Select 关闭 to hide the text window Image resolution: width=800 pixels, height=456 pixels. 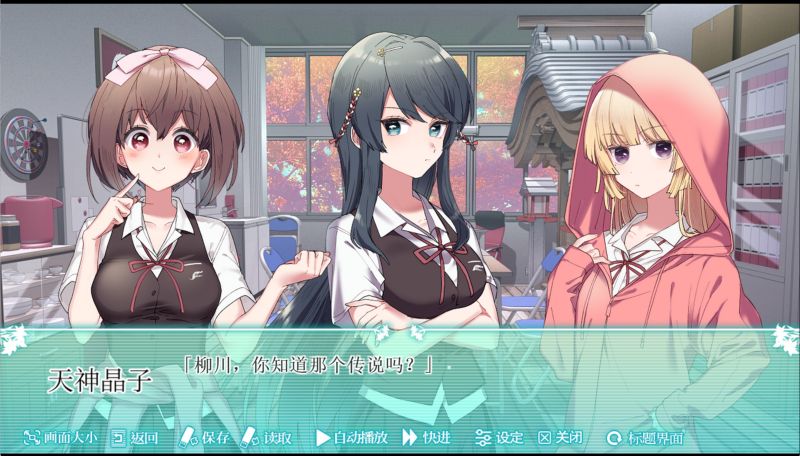561,437
